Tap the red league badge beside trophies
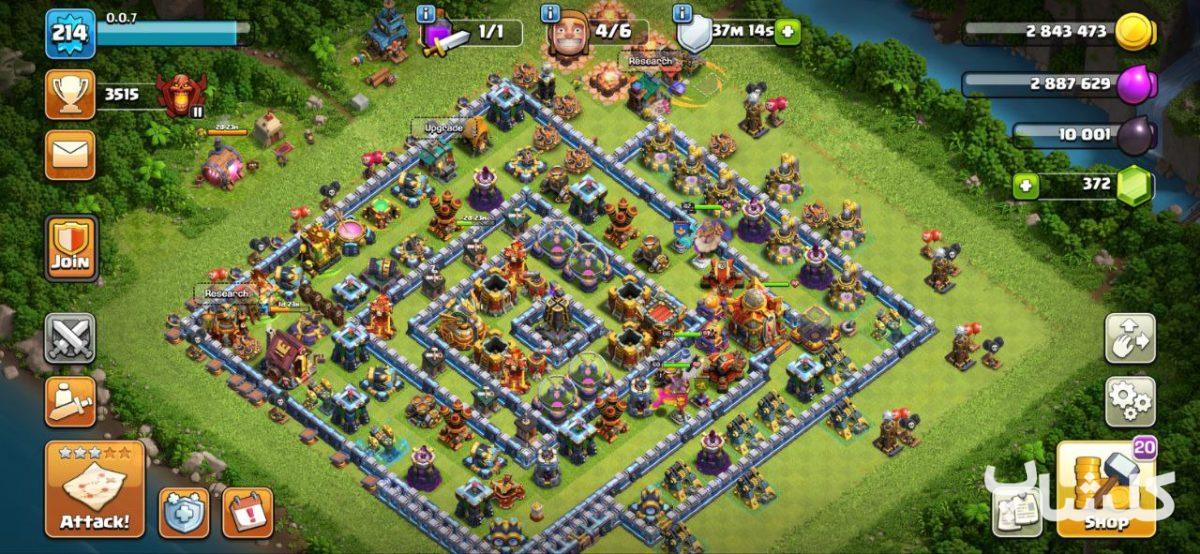The height and width of the screenshot is (554, 1200). pos(183,96)
